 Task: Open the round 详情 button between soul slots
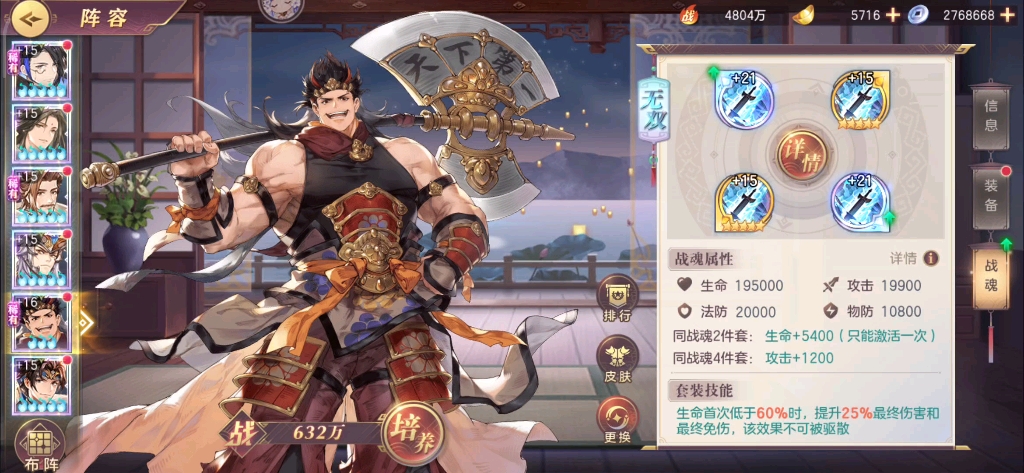[801, 155]
